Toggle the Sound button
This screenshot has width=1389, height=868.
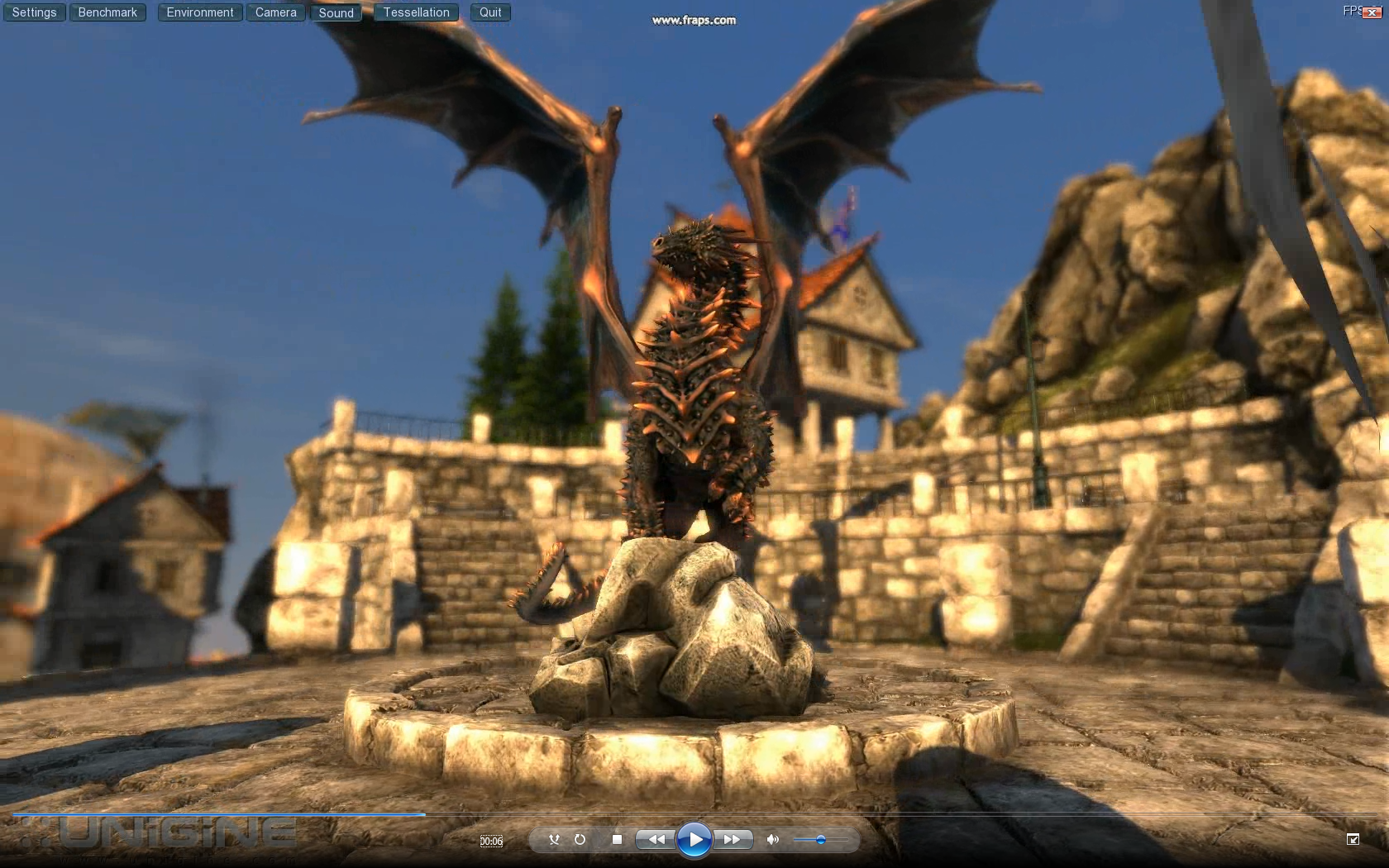point(336,12)
